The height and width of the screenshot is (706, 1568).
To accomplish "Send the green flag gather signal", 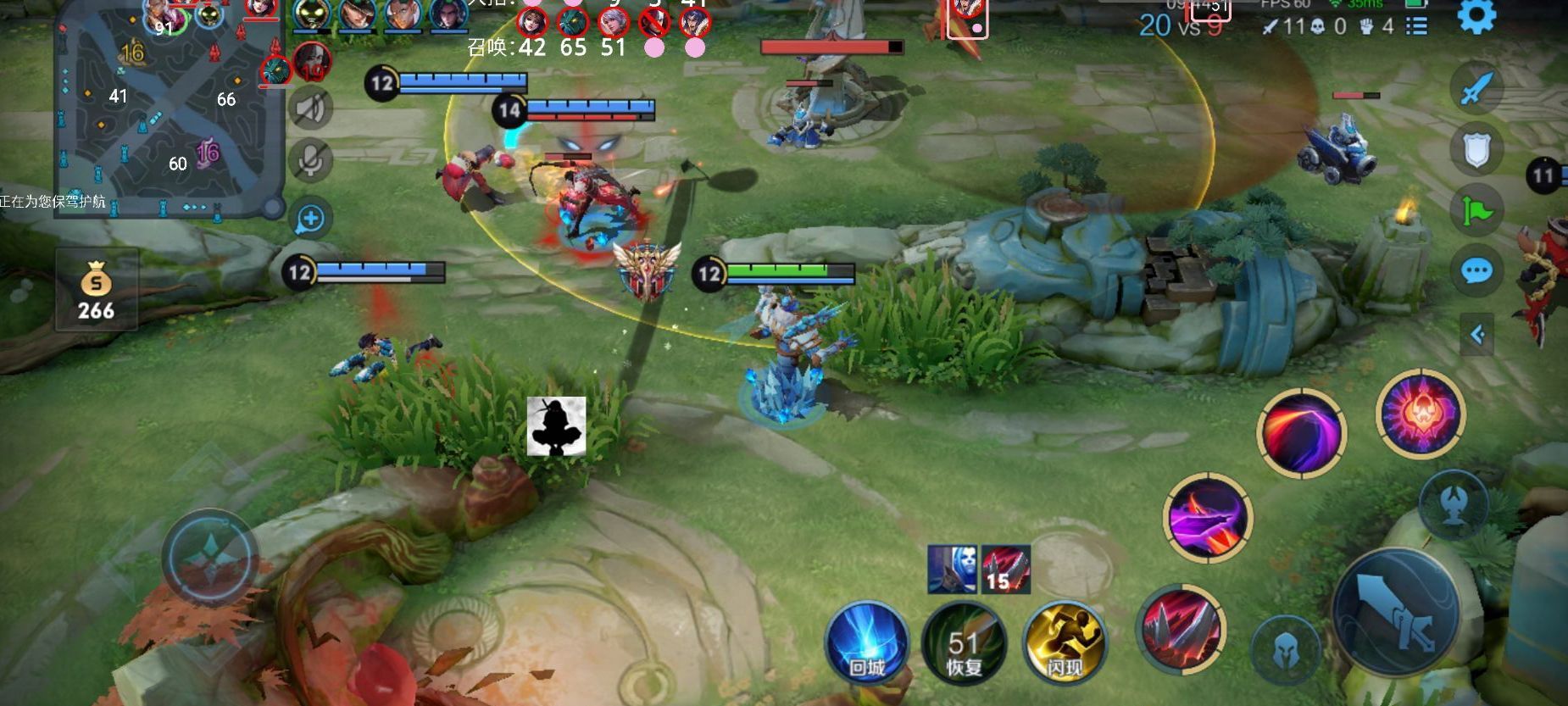I will pyautogui.click(x=1476, y=210).
